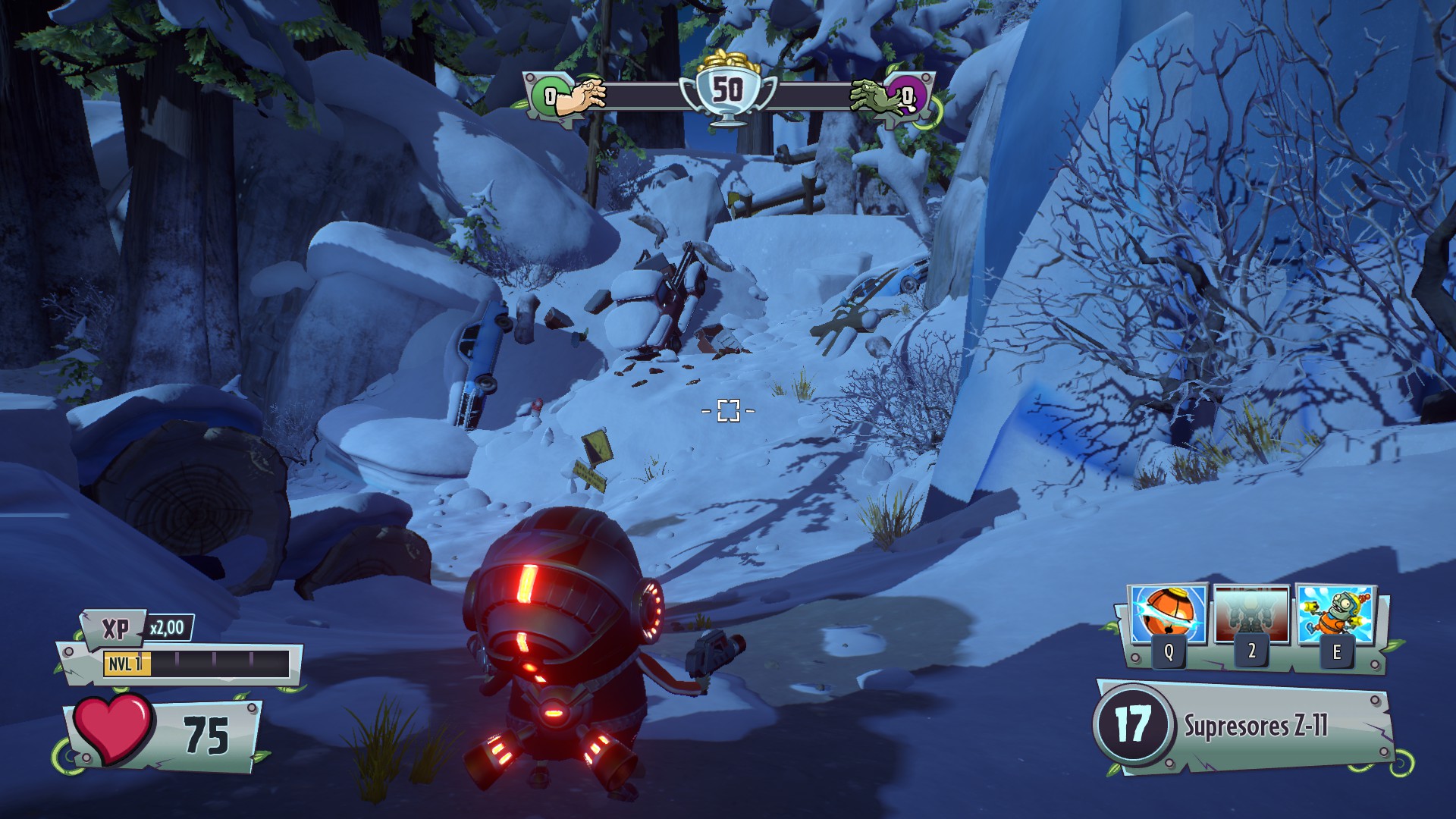The height and width of the screenshot is (819, 1456).
Task: Activate the orange gravity grenade ability
Action: 1168,616
